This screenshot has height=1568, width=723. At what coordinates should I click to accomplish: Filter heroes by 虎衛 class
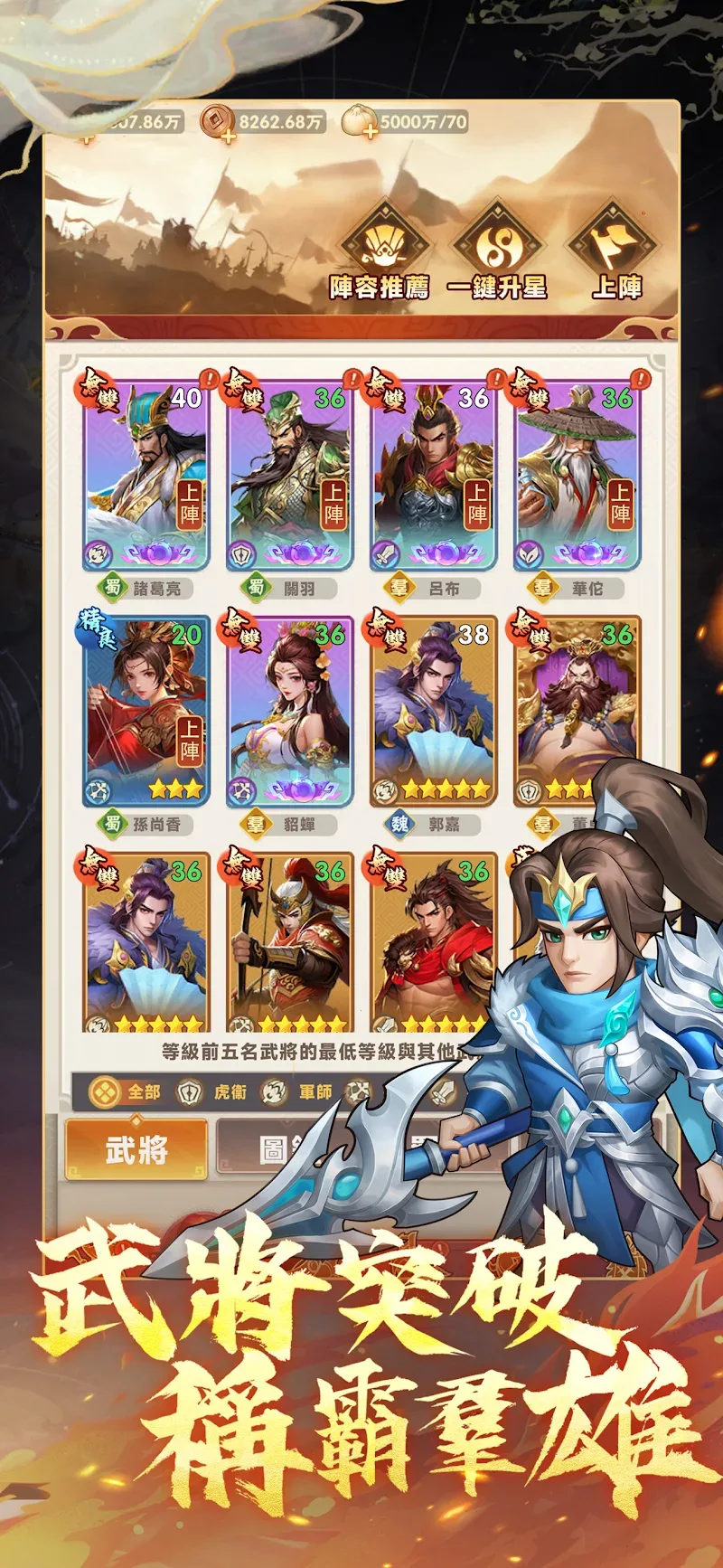click(x=212, y=1092)
